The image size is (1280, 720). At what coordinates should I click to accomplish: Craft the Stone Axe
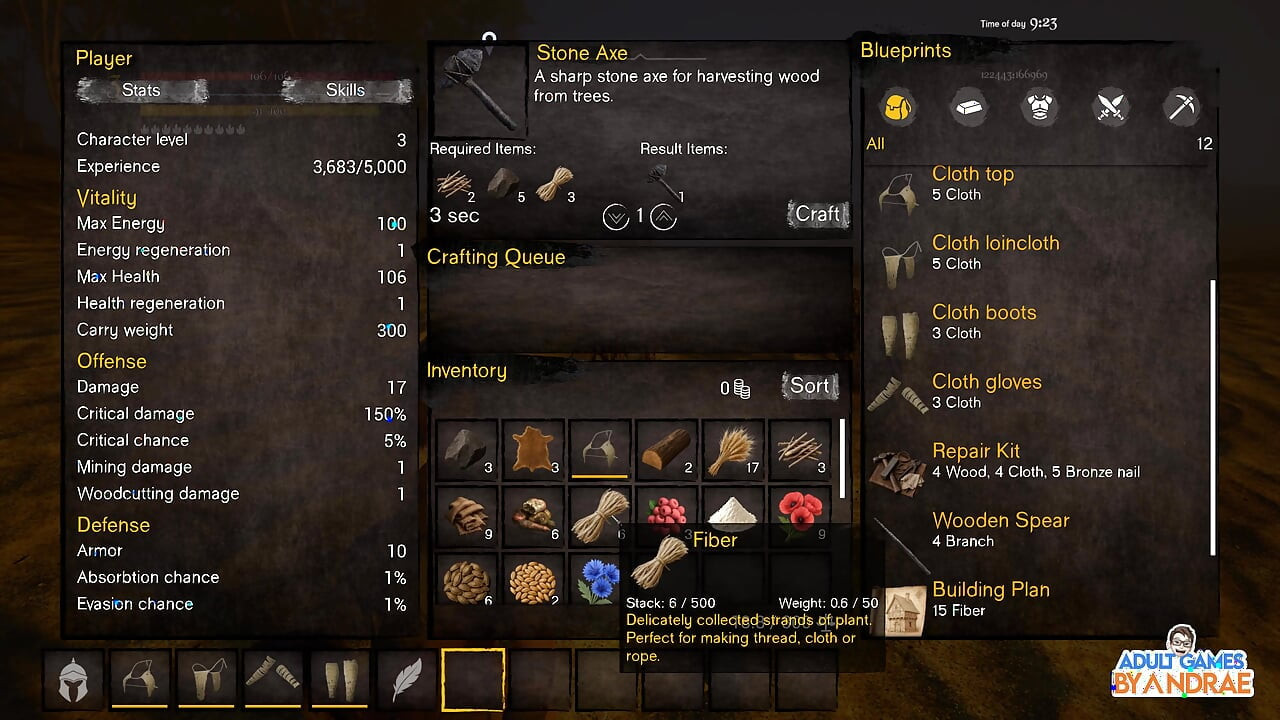(x=817, y=214)
